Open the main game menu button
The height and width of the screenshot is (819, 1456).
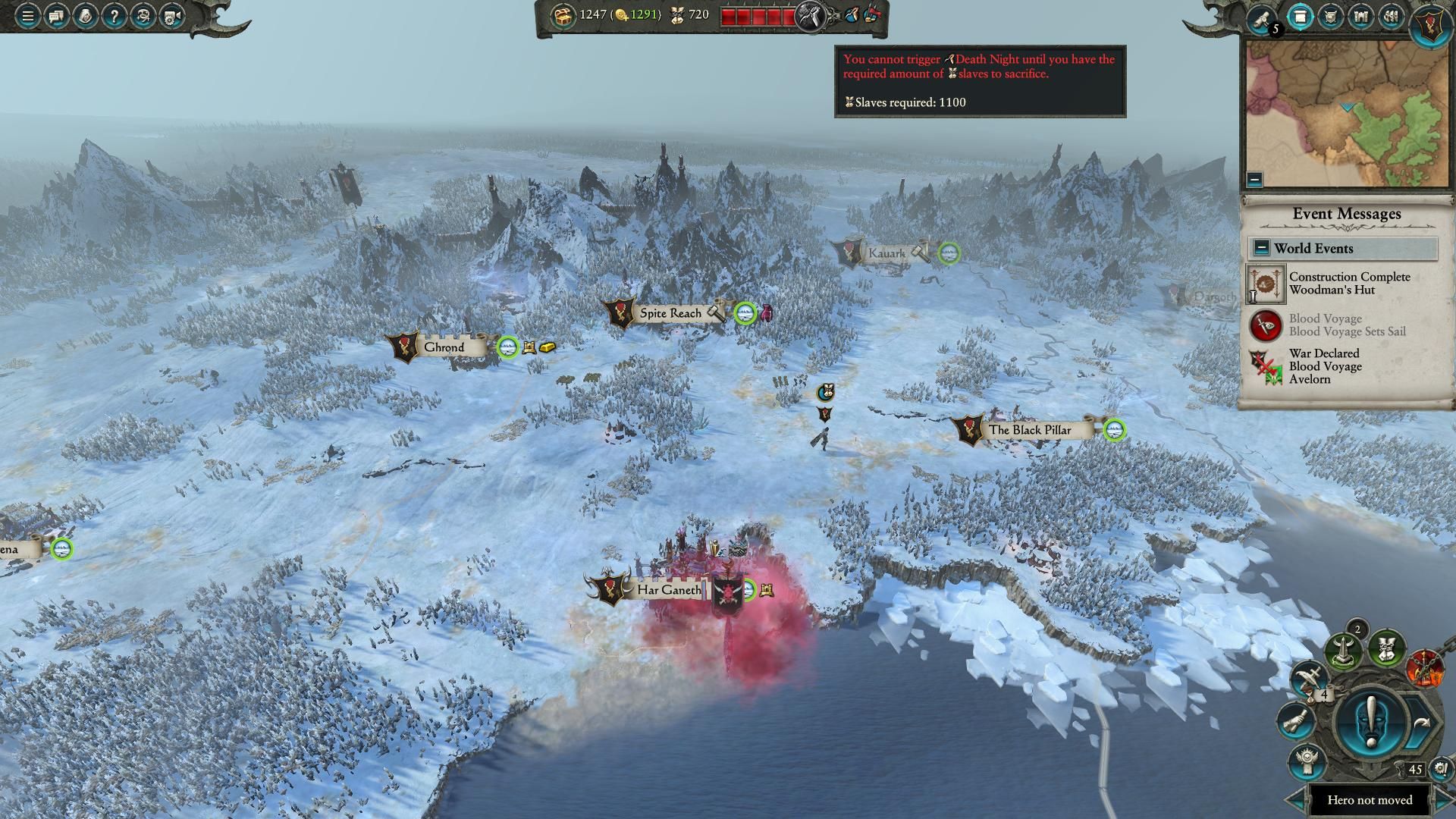27,16
